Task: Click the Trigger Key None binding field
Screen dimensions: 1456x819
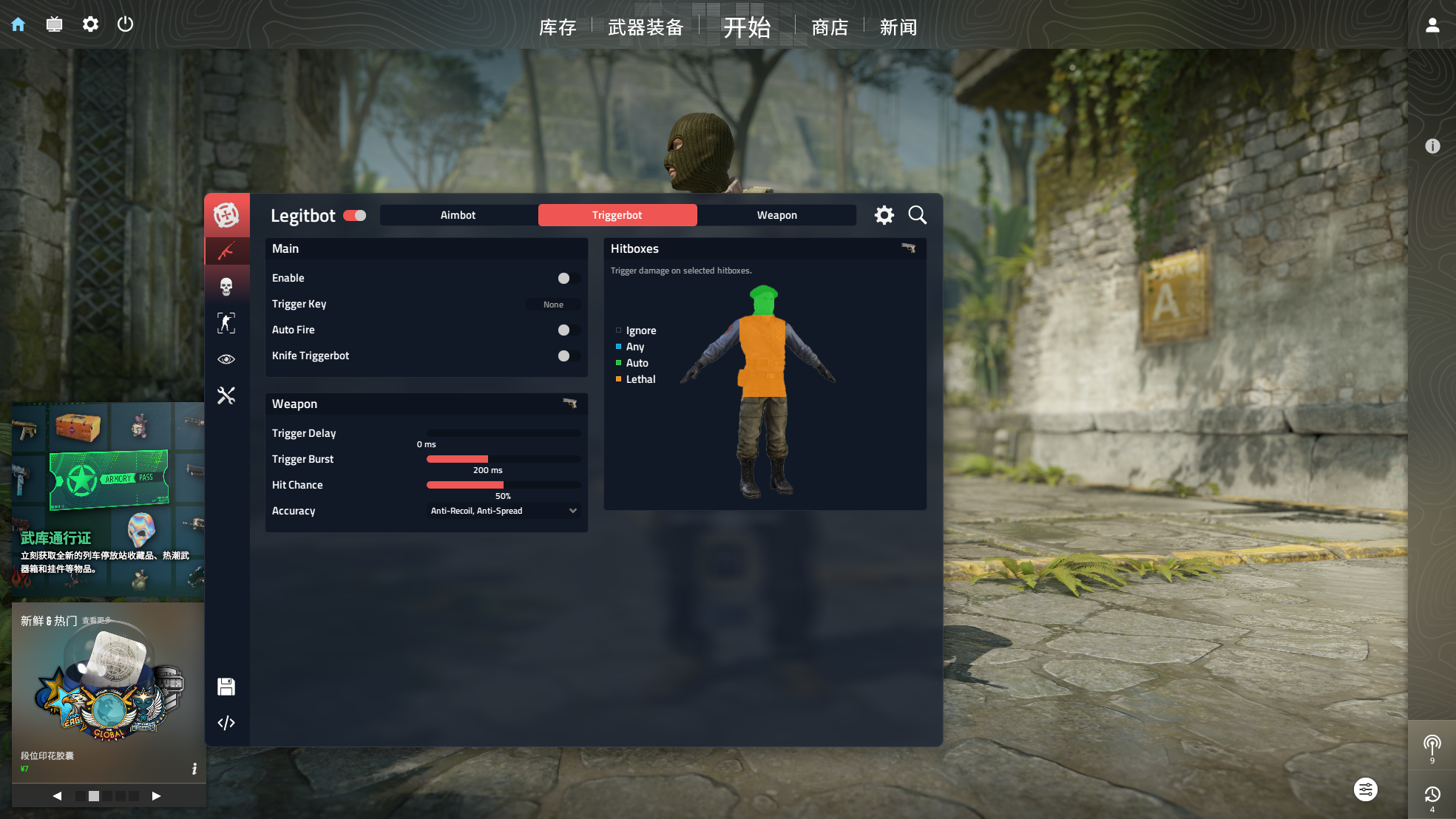Action: [553, 304]
